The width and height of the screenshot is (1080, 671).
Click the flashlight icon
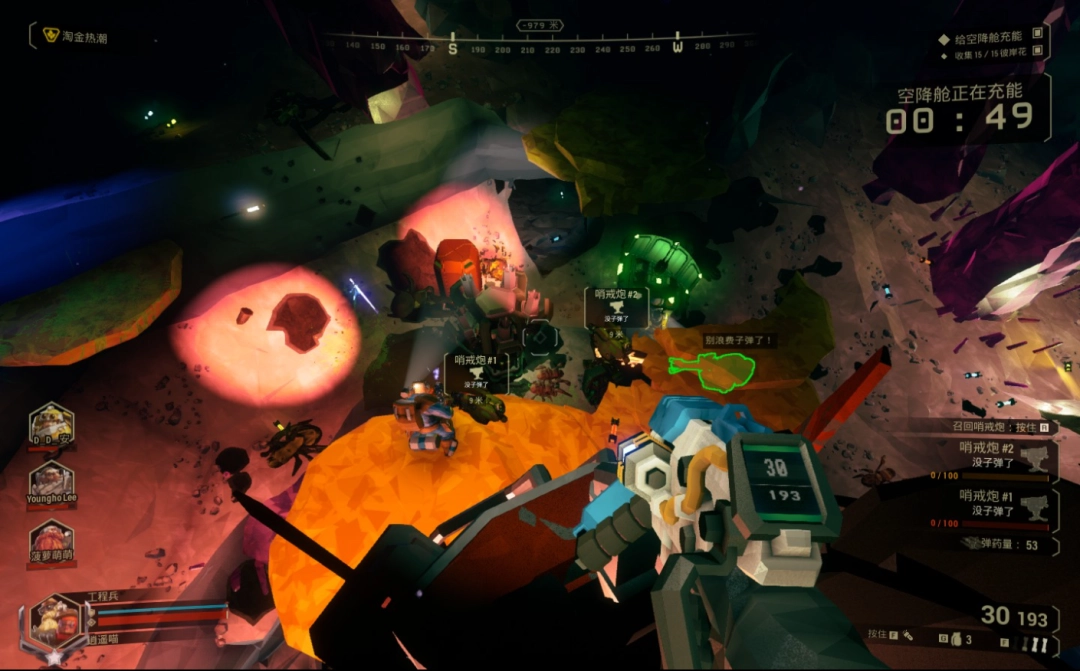pos(908,635)
